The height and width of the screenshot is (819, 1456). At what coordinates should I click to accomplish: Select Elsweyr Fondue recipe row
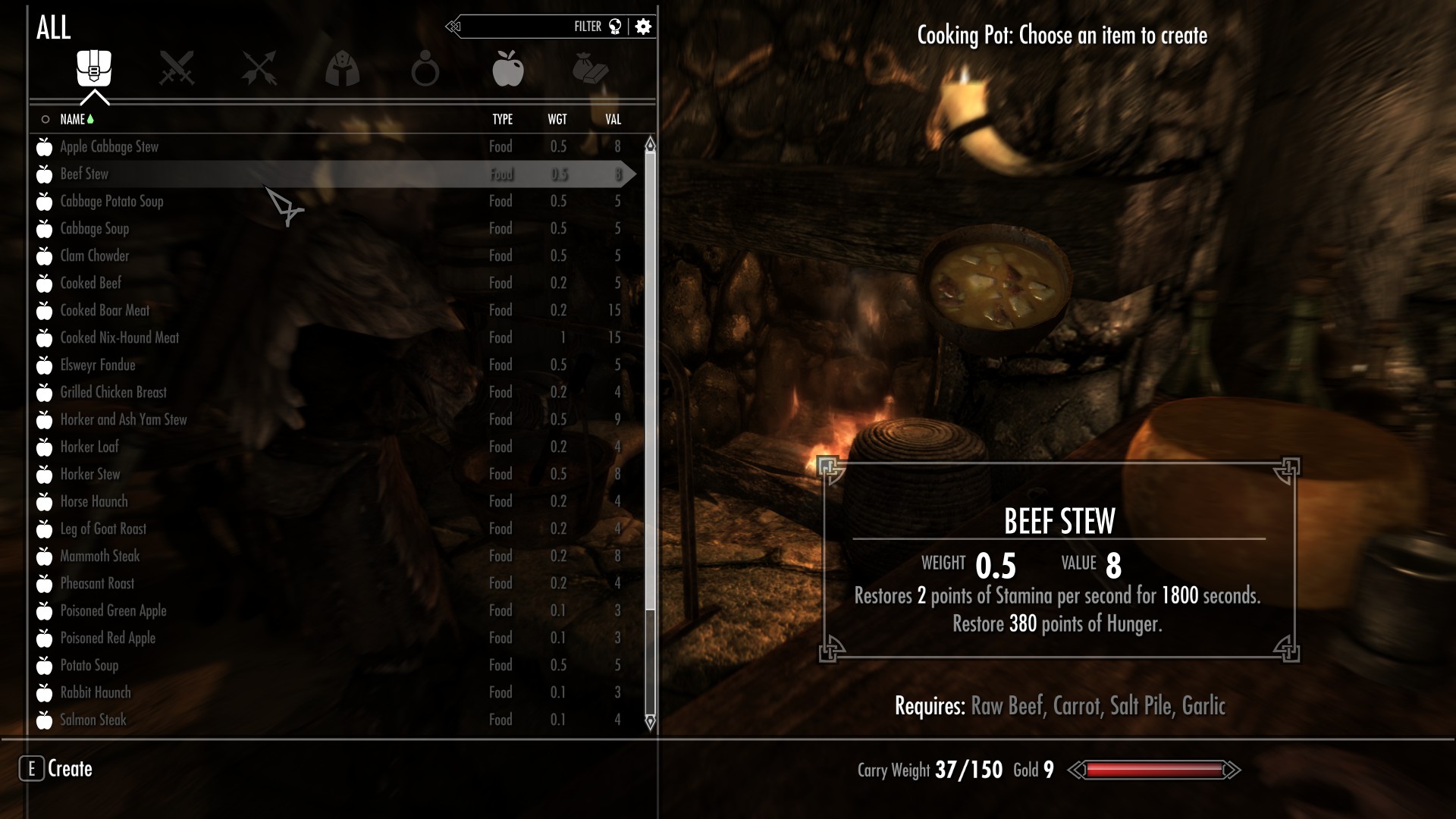(x=98, y=366)
